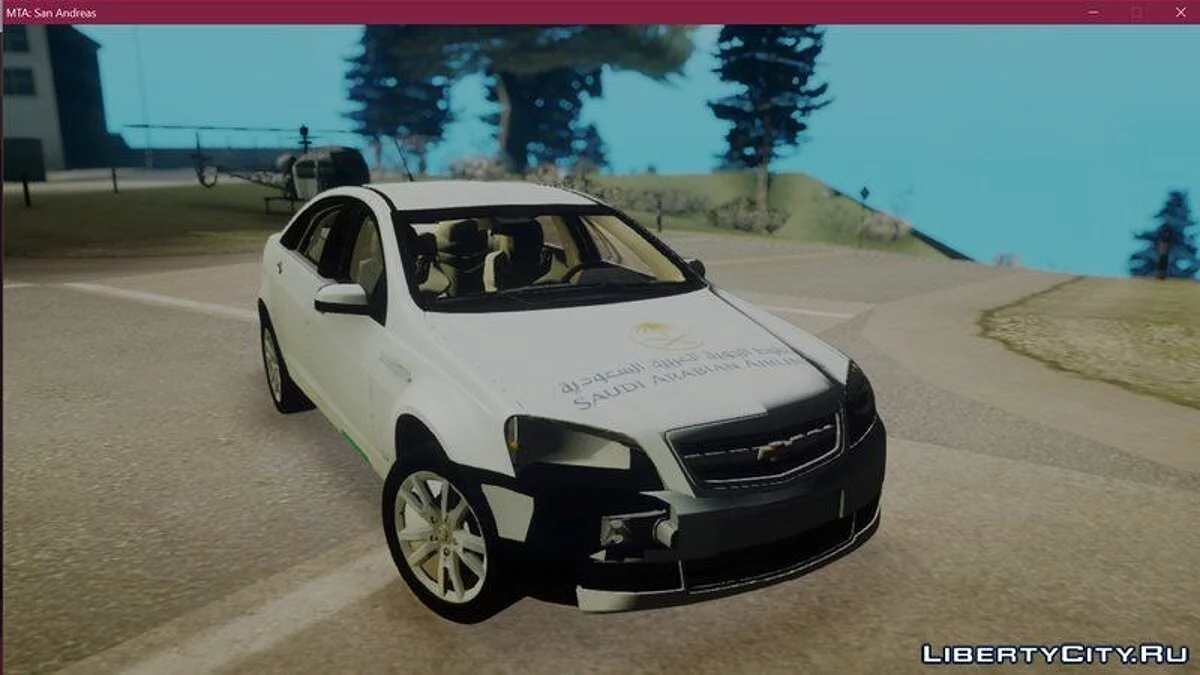Close the MTA: San Andreas window
The width and height of the screenshot is (1200, 675).
1180,12
